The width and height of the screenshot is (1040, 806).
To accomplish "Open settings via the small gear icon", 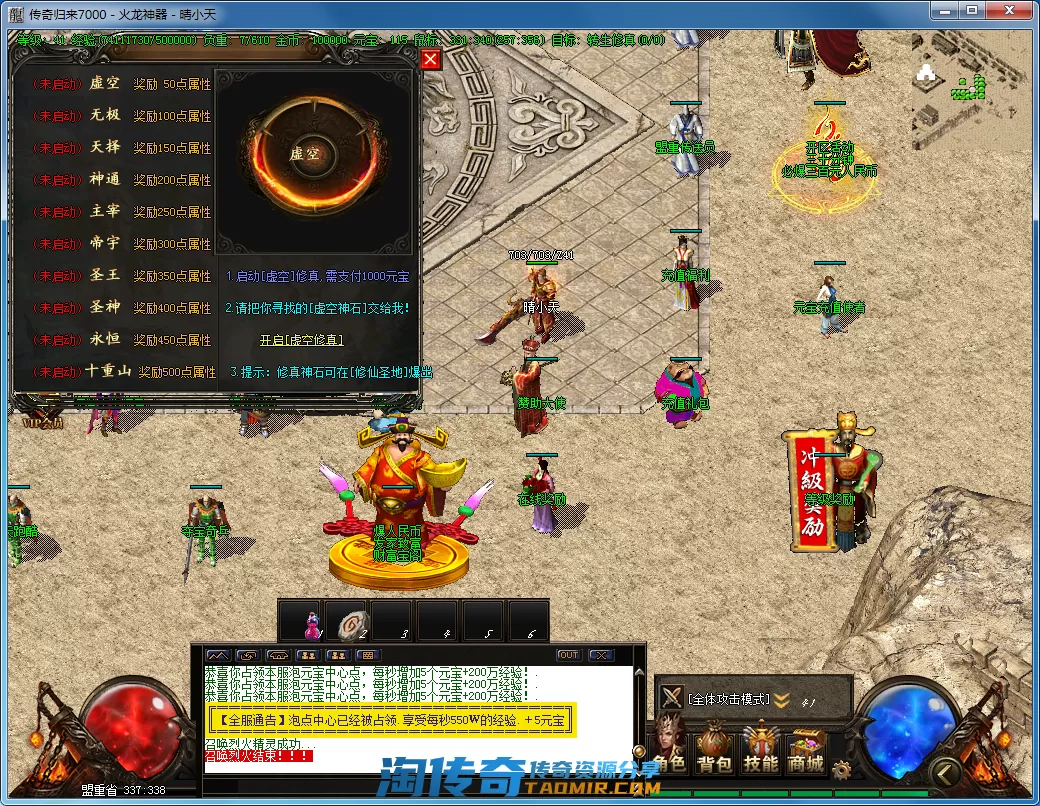I will point(842,770).
